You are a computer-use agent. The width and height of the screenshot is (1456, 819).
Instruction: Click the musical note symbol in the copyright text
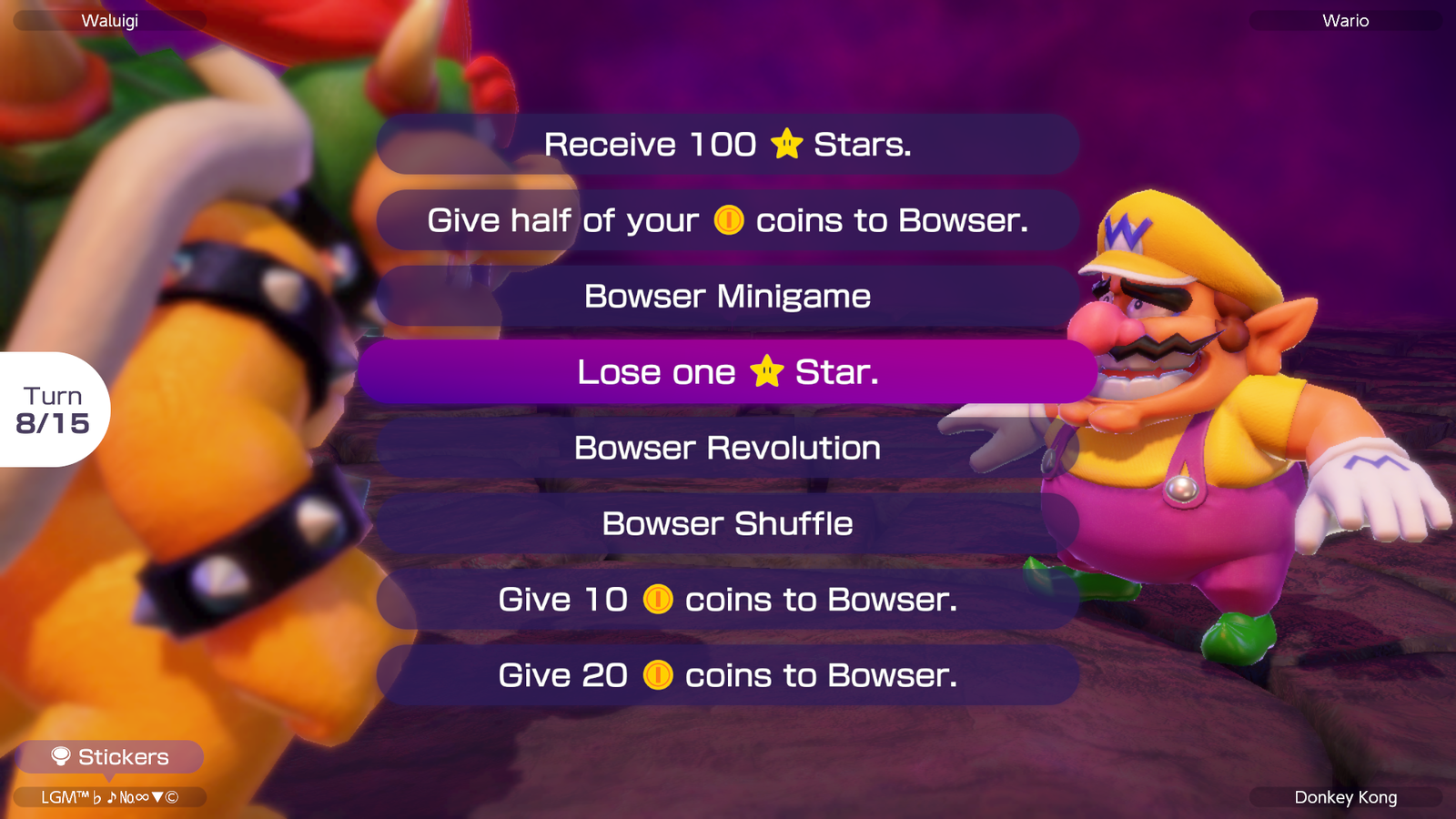[113, 796]
